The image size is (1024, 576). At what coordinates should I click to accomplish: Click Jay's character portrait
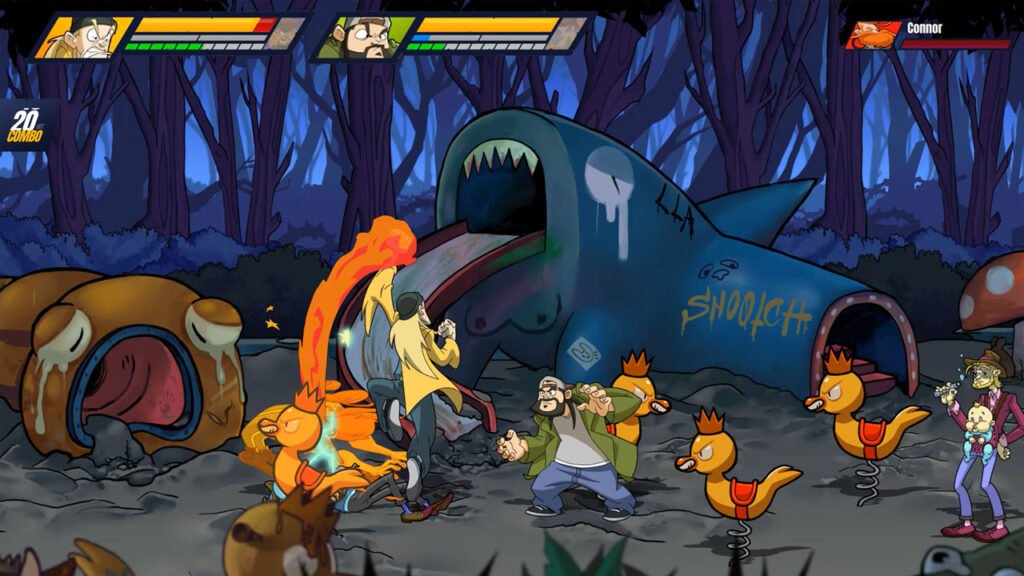[84, 37]
